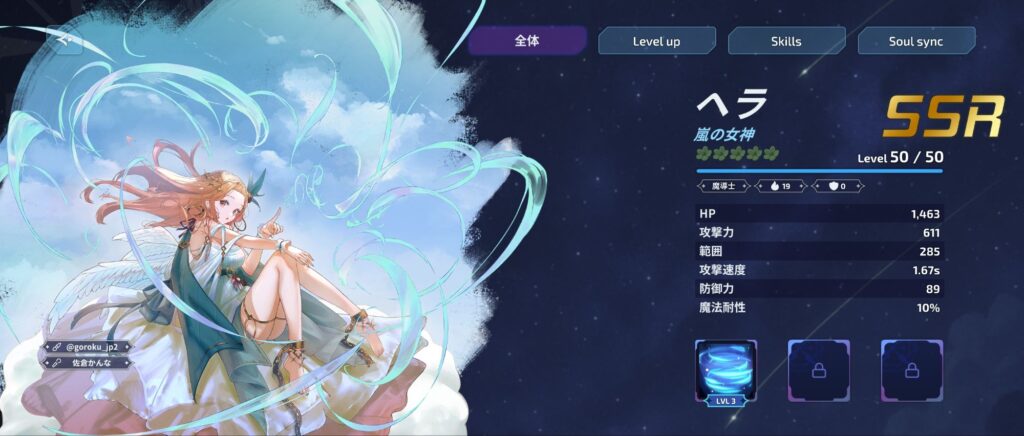Switch to the Skills tab
Viewport: 1024px width, 436px height.
pos(786,41)
